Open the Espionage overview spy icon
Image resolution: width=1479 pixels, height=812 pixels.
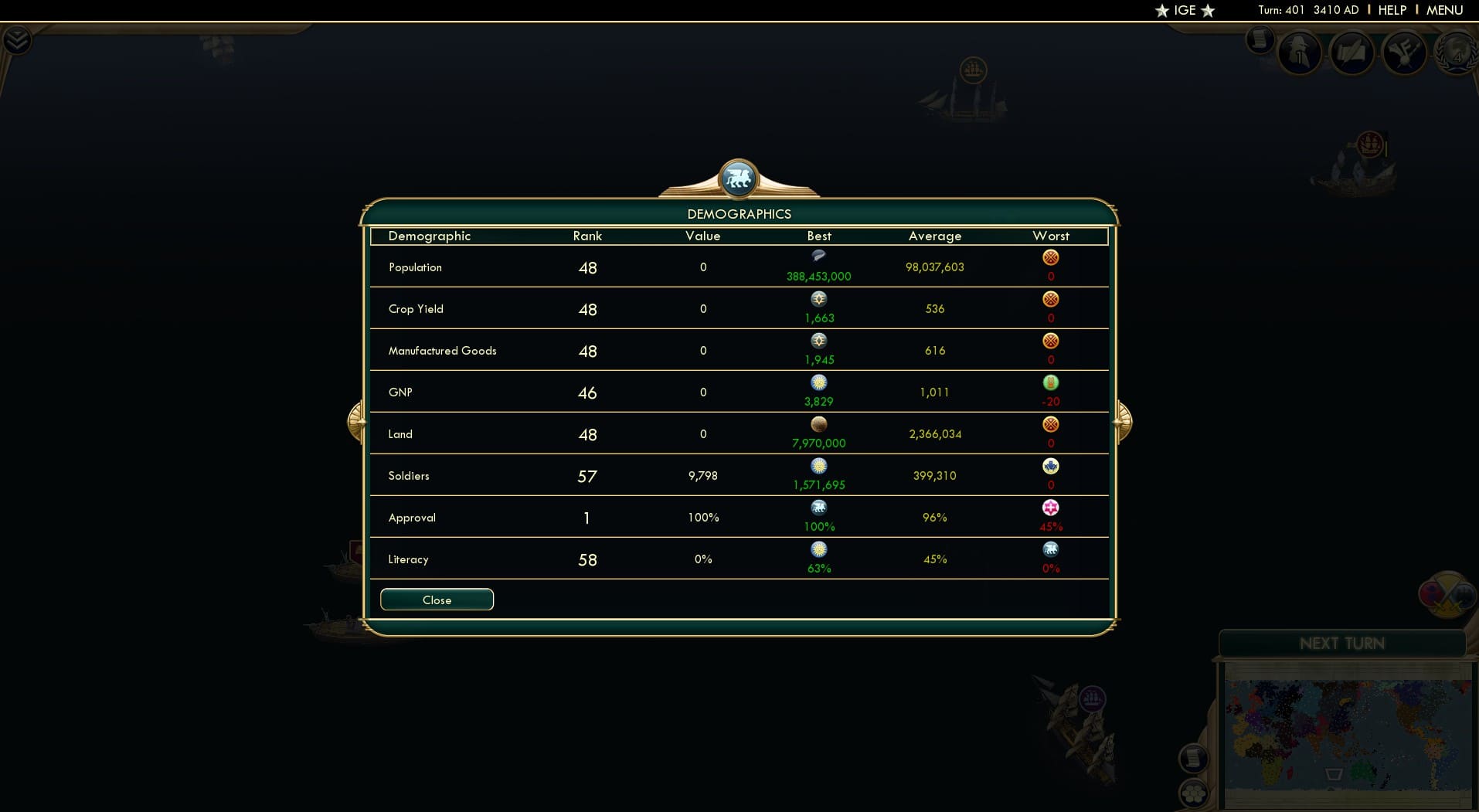1299,53
